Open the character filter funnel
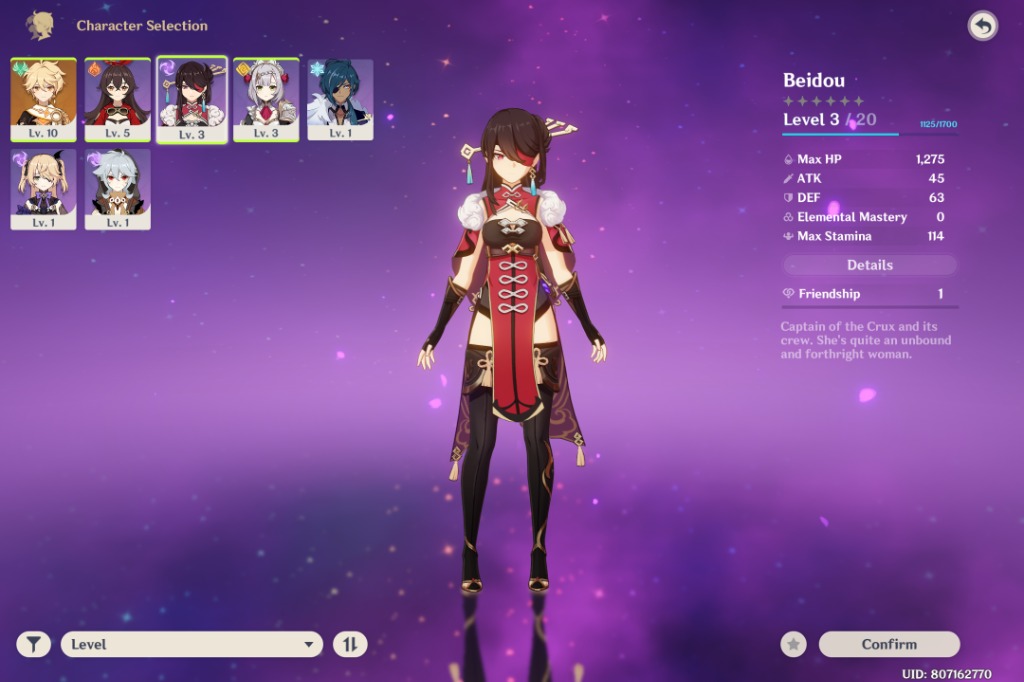The image size is (1024, 682). tap(33, 644)
